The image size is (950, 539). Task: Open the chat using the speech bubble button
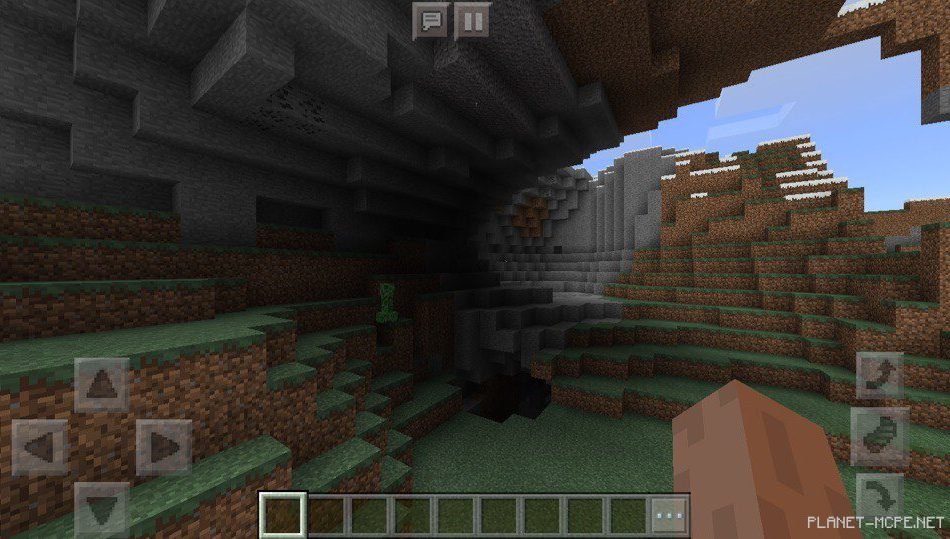(x=431, y=20)
